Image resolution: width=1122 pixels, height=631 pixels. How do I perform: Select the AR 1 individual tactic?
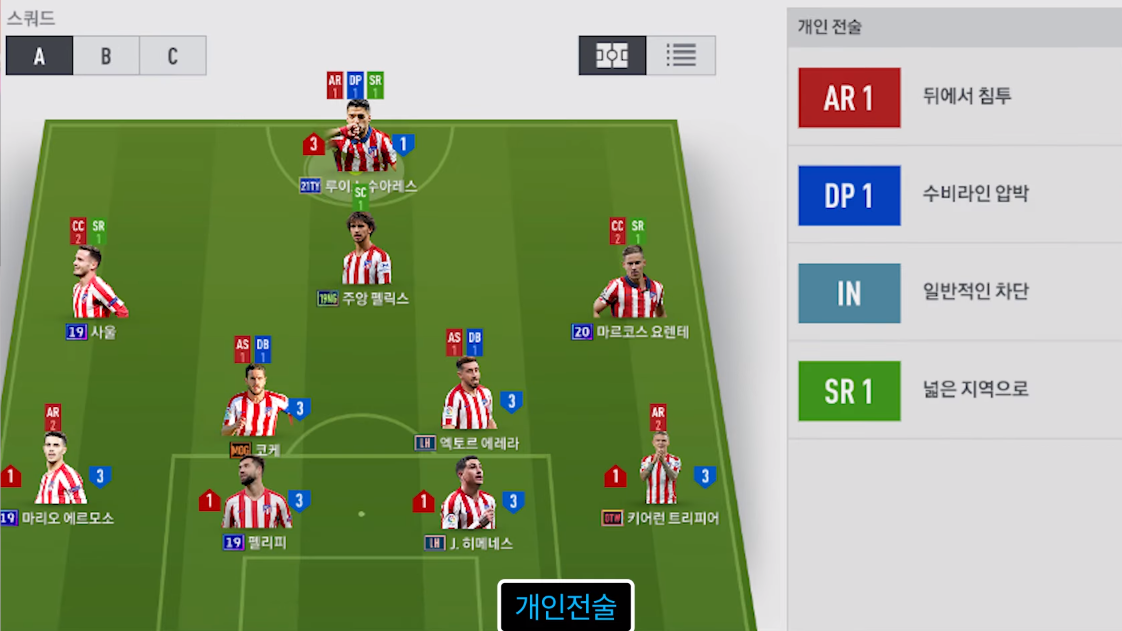click(x=849, y=98)
